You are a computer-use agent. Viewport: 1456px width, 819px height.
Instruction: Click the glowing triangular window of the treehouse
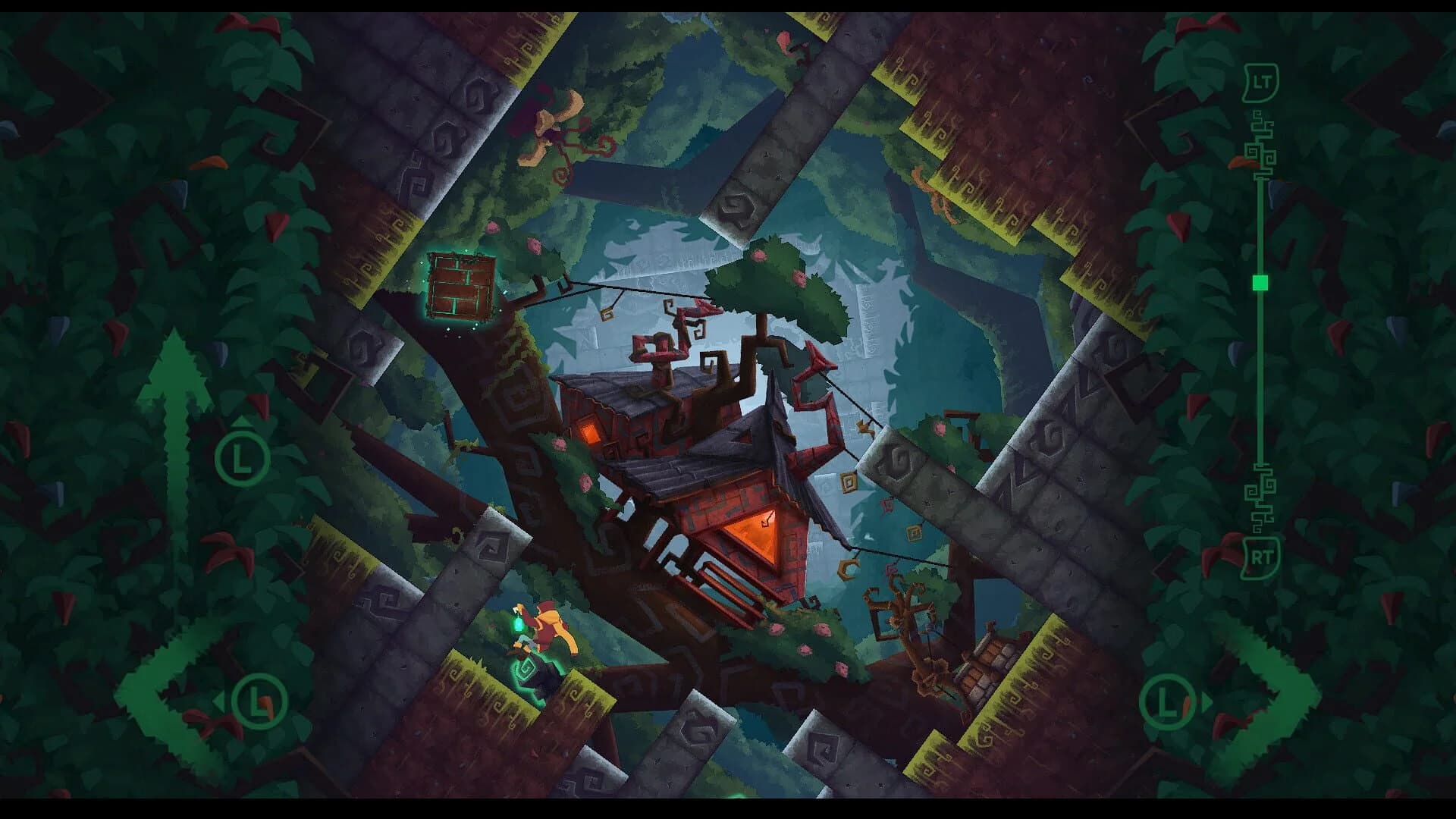[758, 535]
